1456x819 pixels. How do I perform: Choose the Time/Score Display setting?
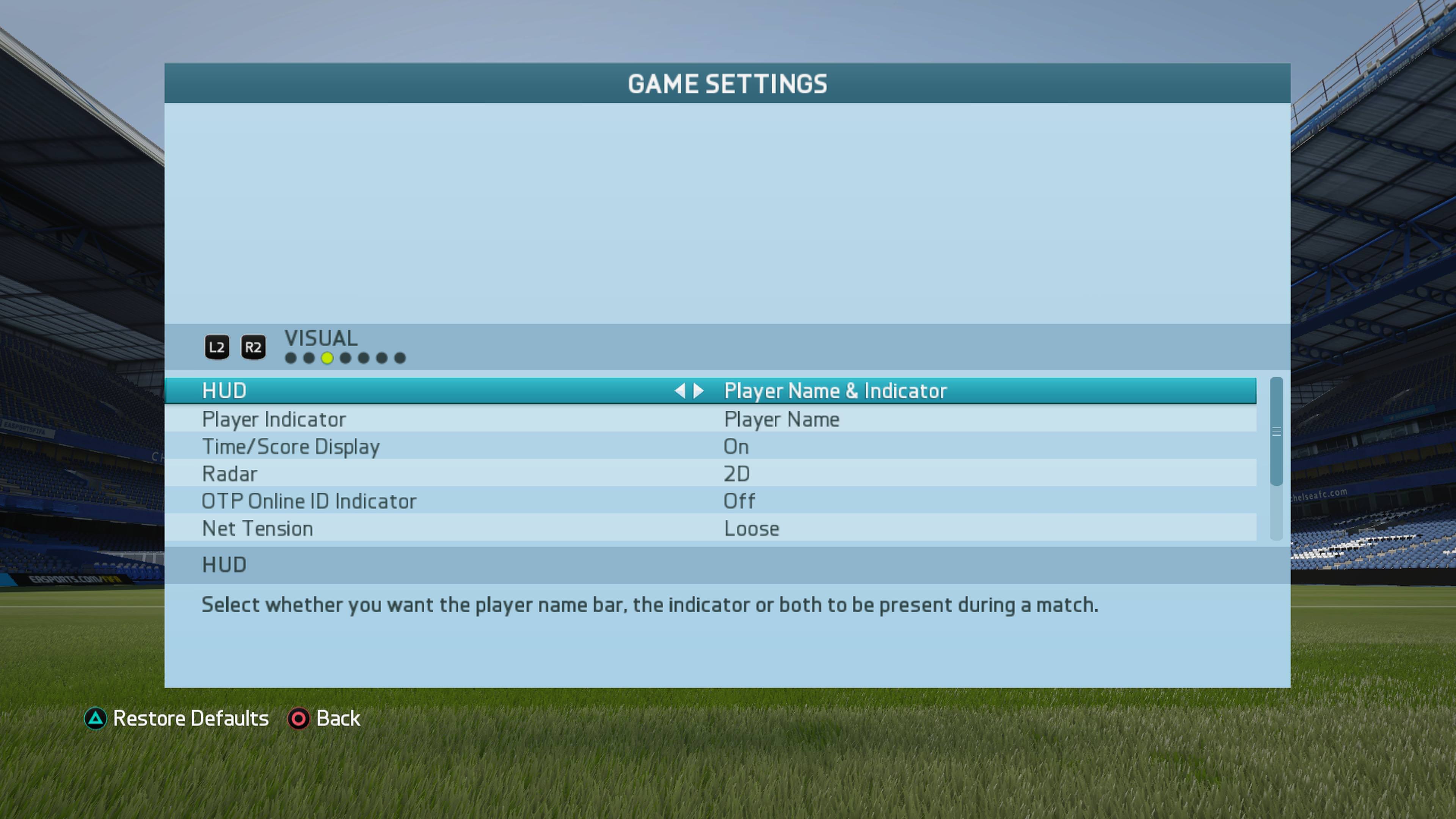[710, 447]
